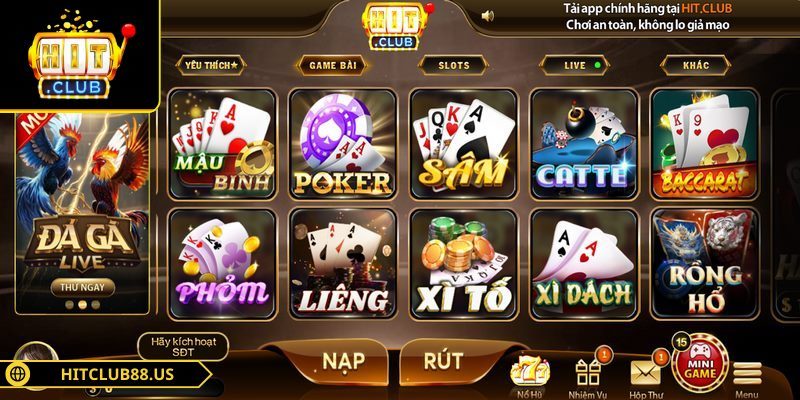Open the Catte game tile
This screenshot has height=400, width=800.
[x=582, y=143]
